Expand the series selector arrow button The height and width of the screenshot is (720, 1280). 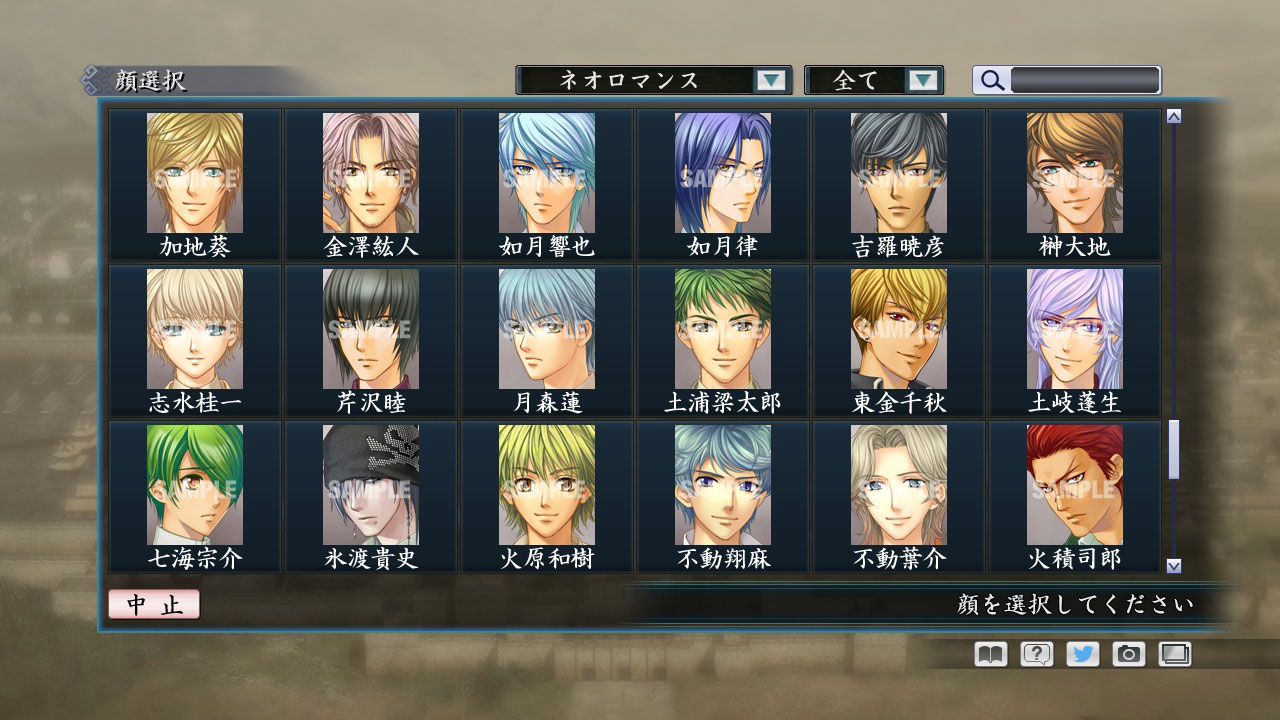tap(770, 80)
